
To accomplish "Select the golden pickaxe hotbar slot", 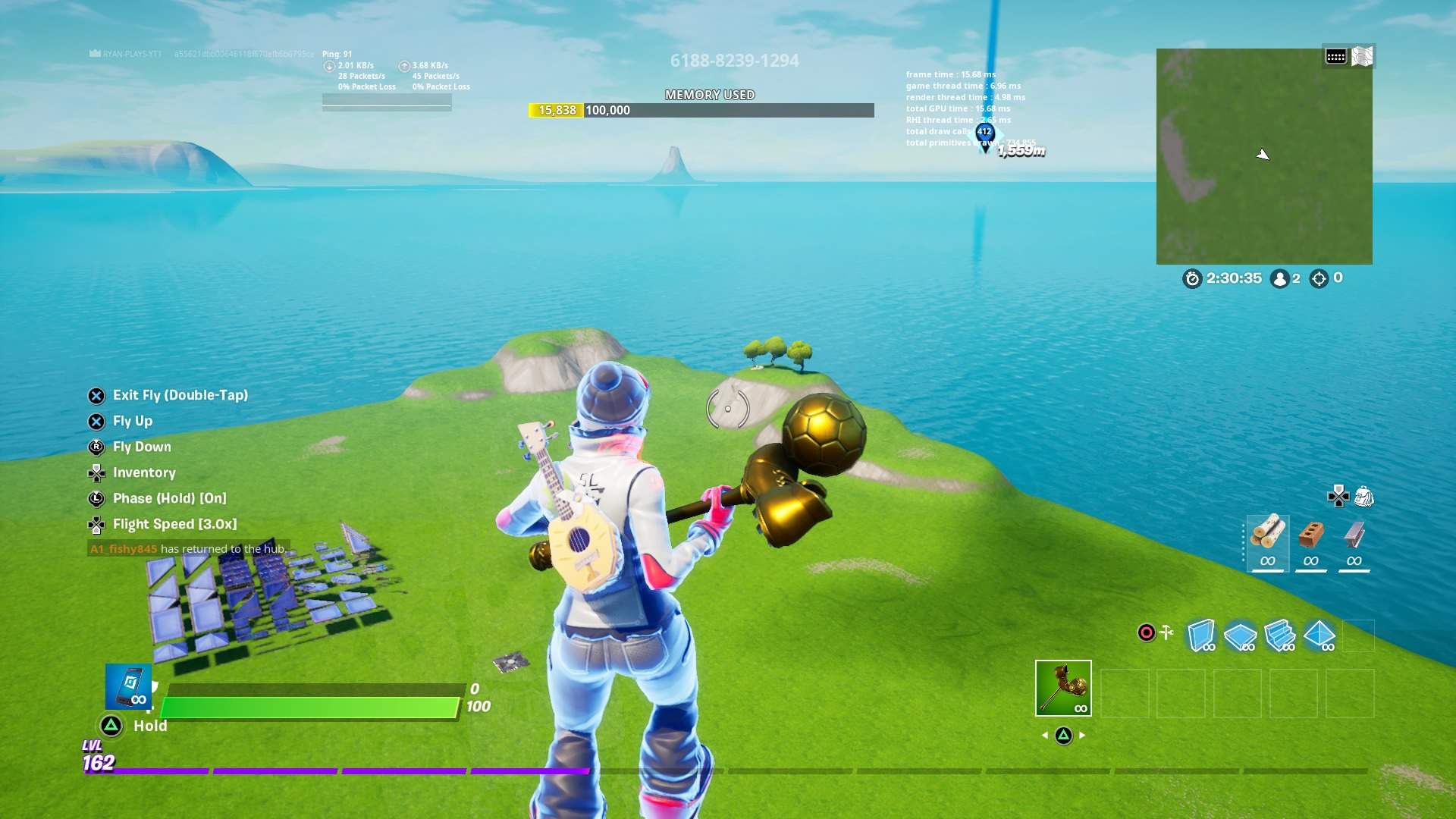I will (1063, 688).
